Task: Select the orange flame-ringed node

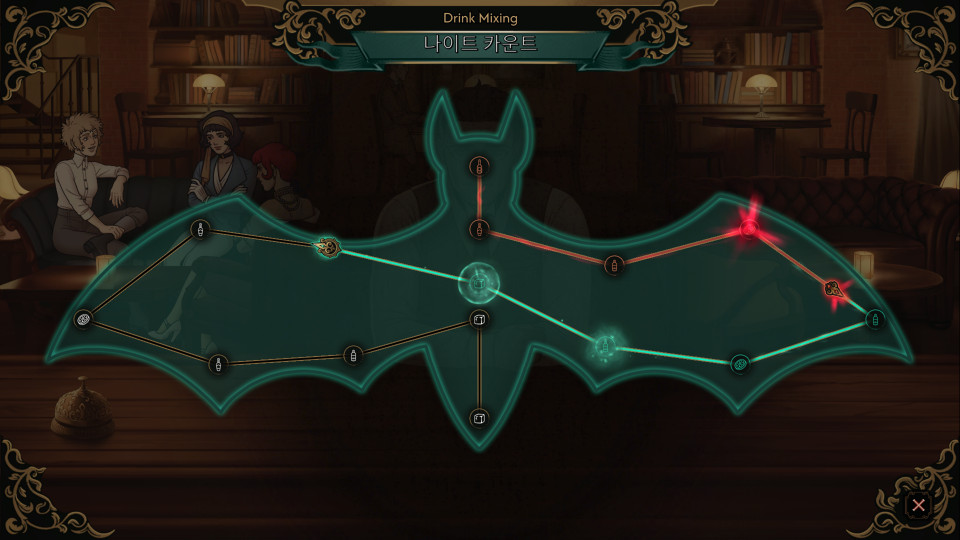Action: 326,246
